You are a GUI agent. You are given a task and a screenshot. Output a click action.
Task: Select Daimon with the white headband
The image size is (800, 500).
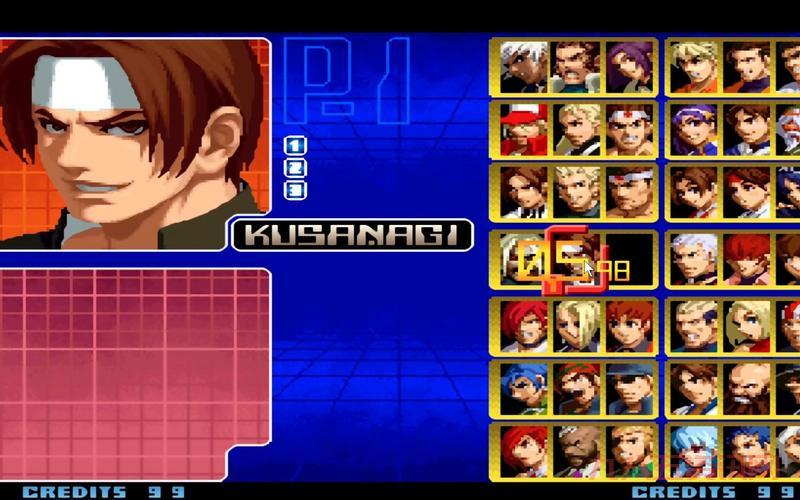click(x=629, y=192)
